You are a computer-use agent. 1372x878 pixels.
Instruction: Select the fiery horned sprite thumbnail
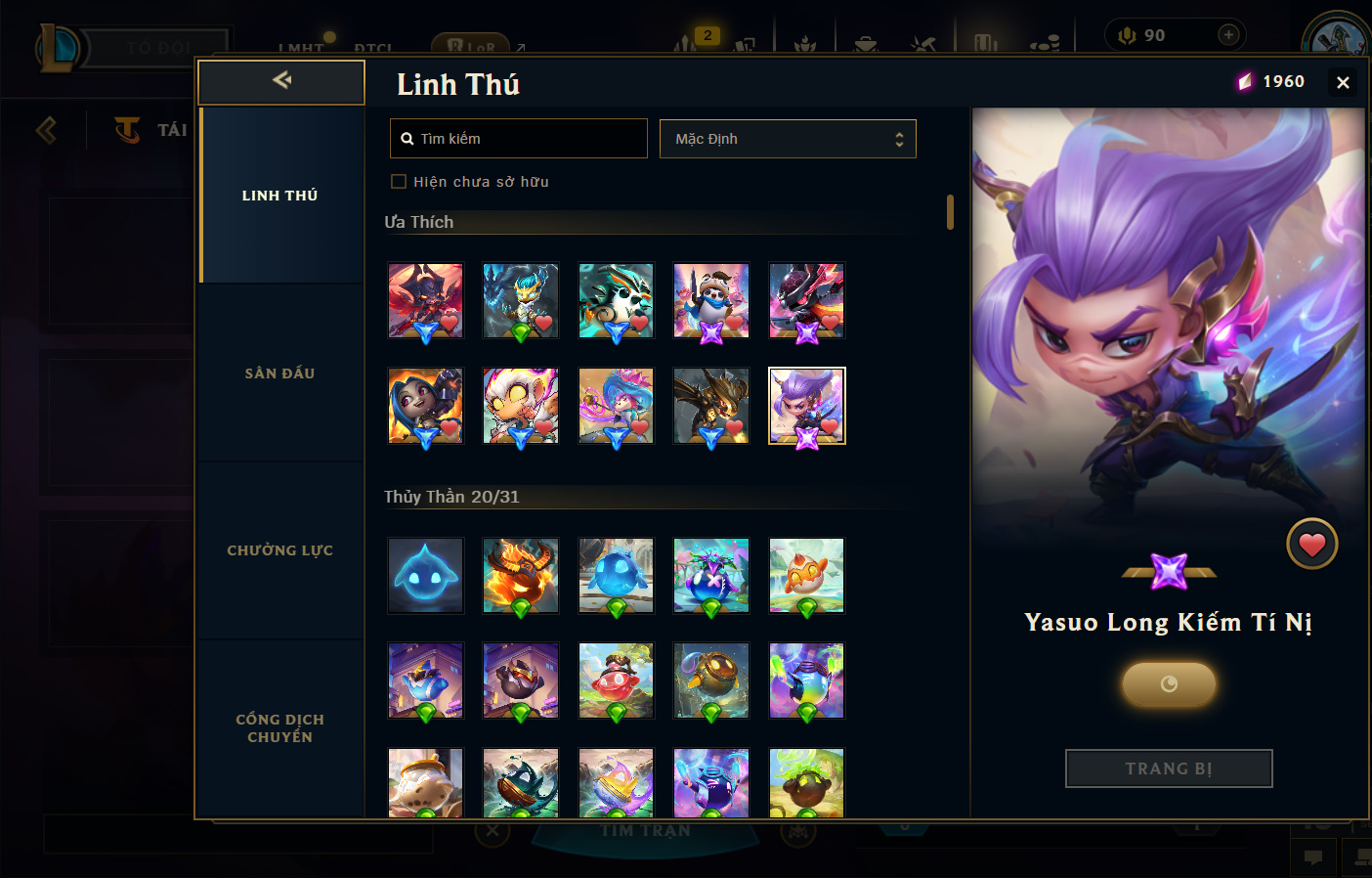[521, 576]
